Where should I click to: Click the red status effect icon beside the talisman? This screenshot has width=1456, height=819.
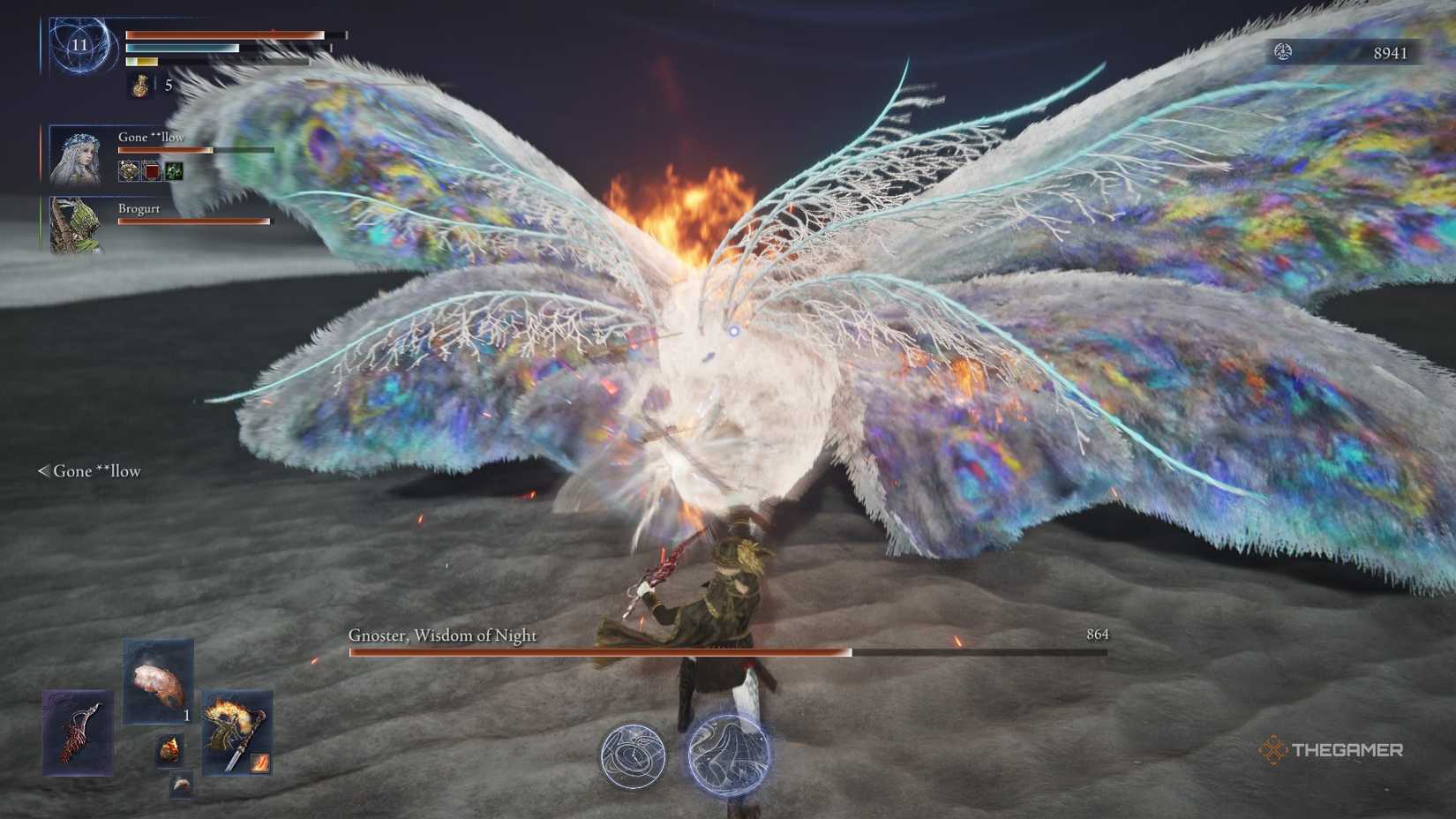click(152, 170)
